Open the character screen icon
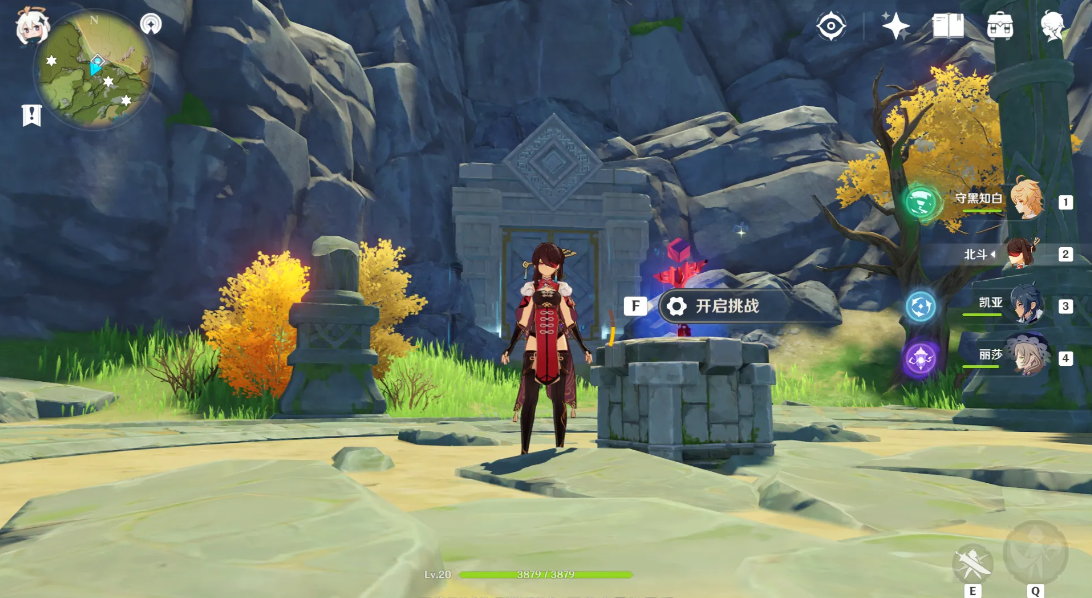1092x598 pixels. point(1052,26)
